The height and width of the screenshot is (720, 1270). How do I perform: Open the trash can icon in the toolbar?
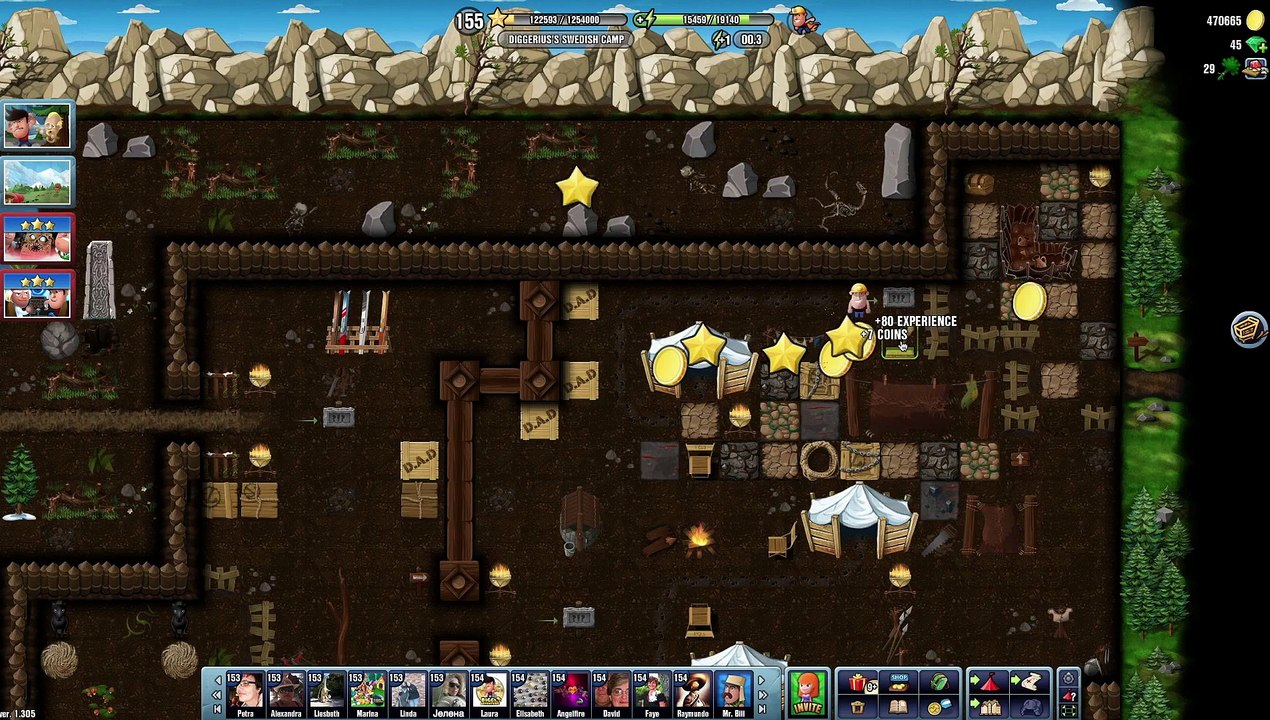click(x=857, y=706)
